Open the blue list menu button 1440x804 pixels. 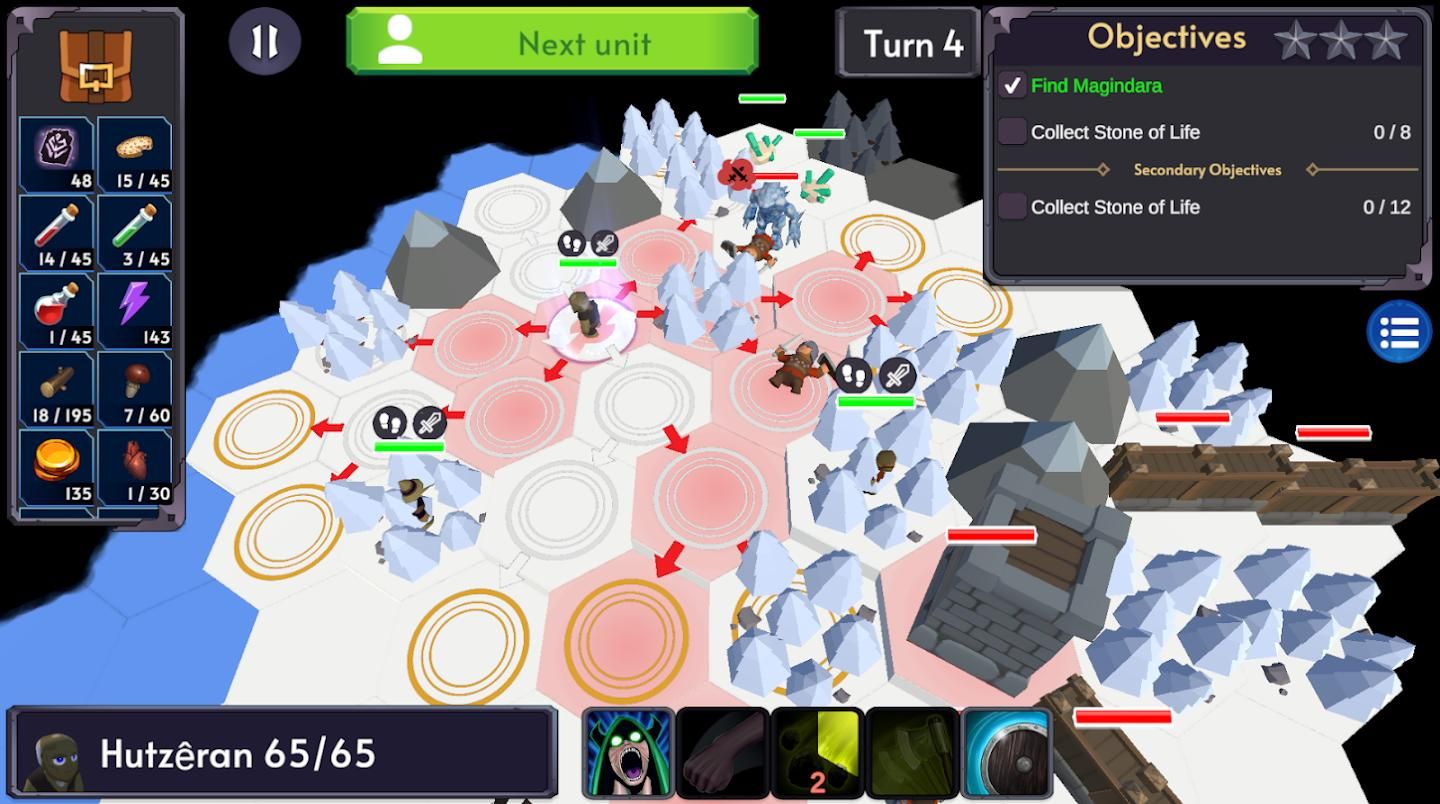[1399, 331]
